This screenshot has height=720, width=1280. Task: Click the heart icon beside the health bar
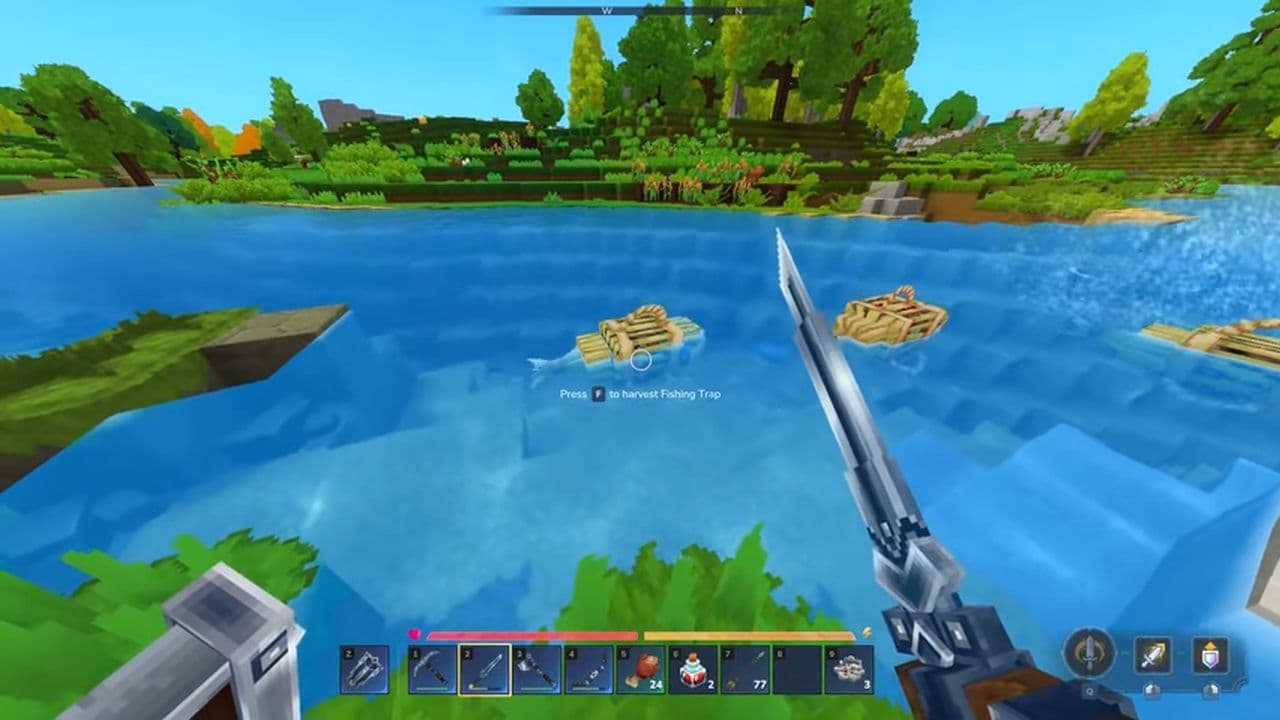(x=412, y=635)
